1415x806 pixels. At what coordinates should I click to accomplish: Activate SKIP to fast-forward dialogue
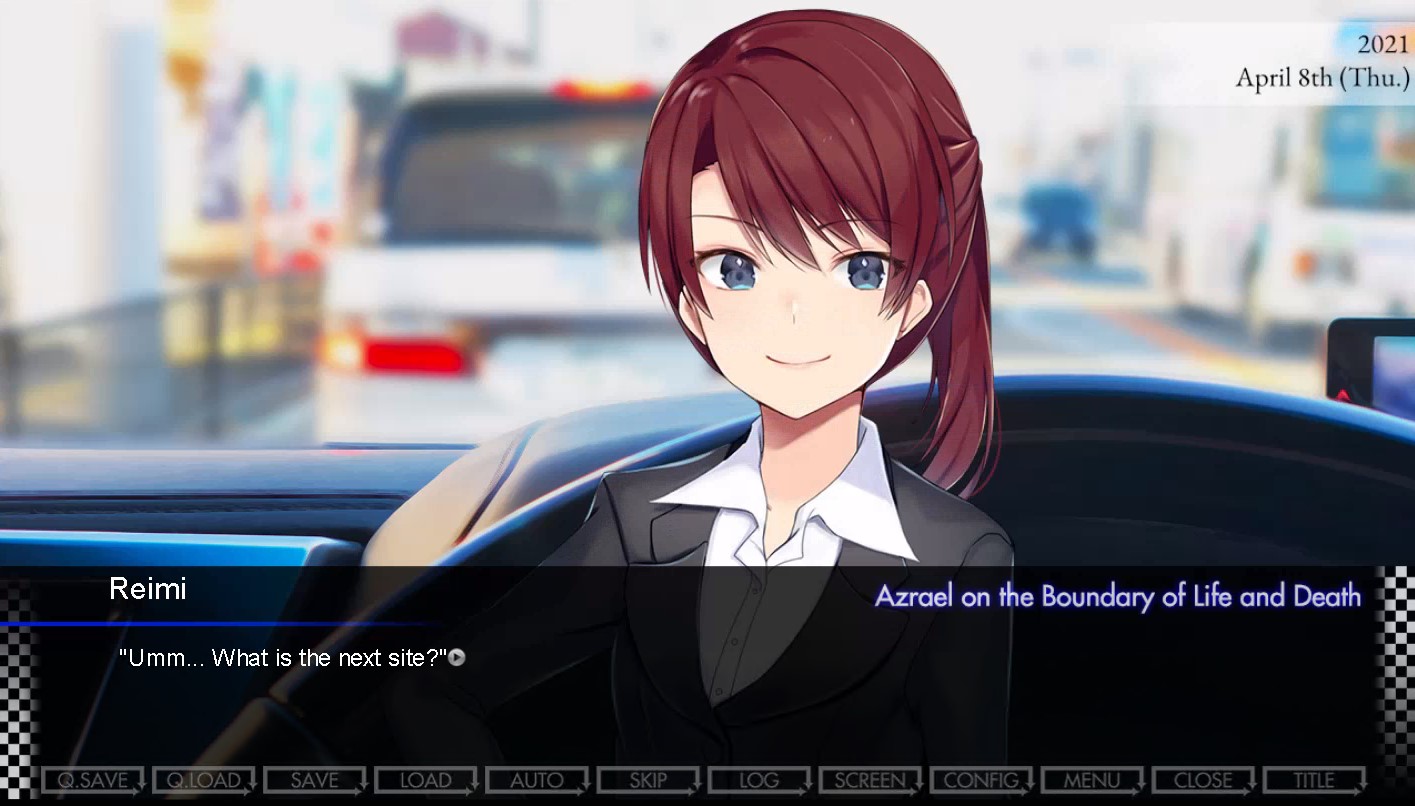648,780
